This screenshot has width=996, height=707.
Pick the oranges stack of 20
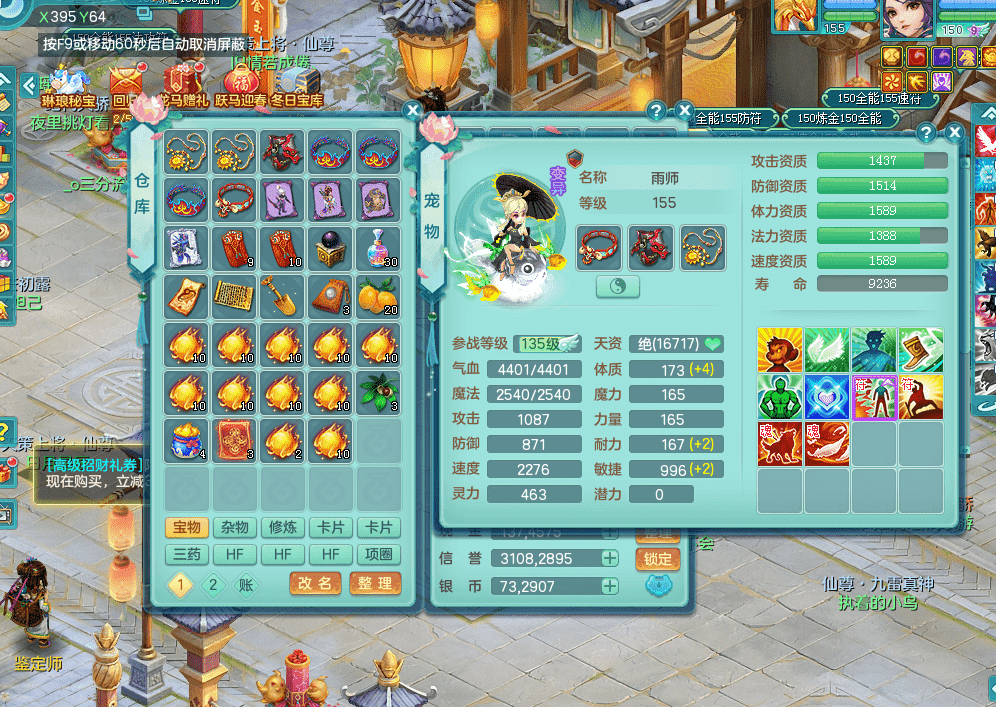coord(379,297)
